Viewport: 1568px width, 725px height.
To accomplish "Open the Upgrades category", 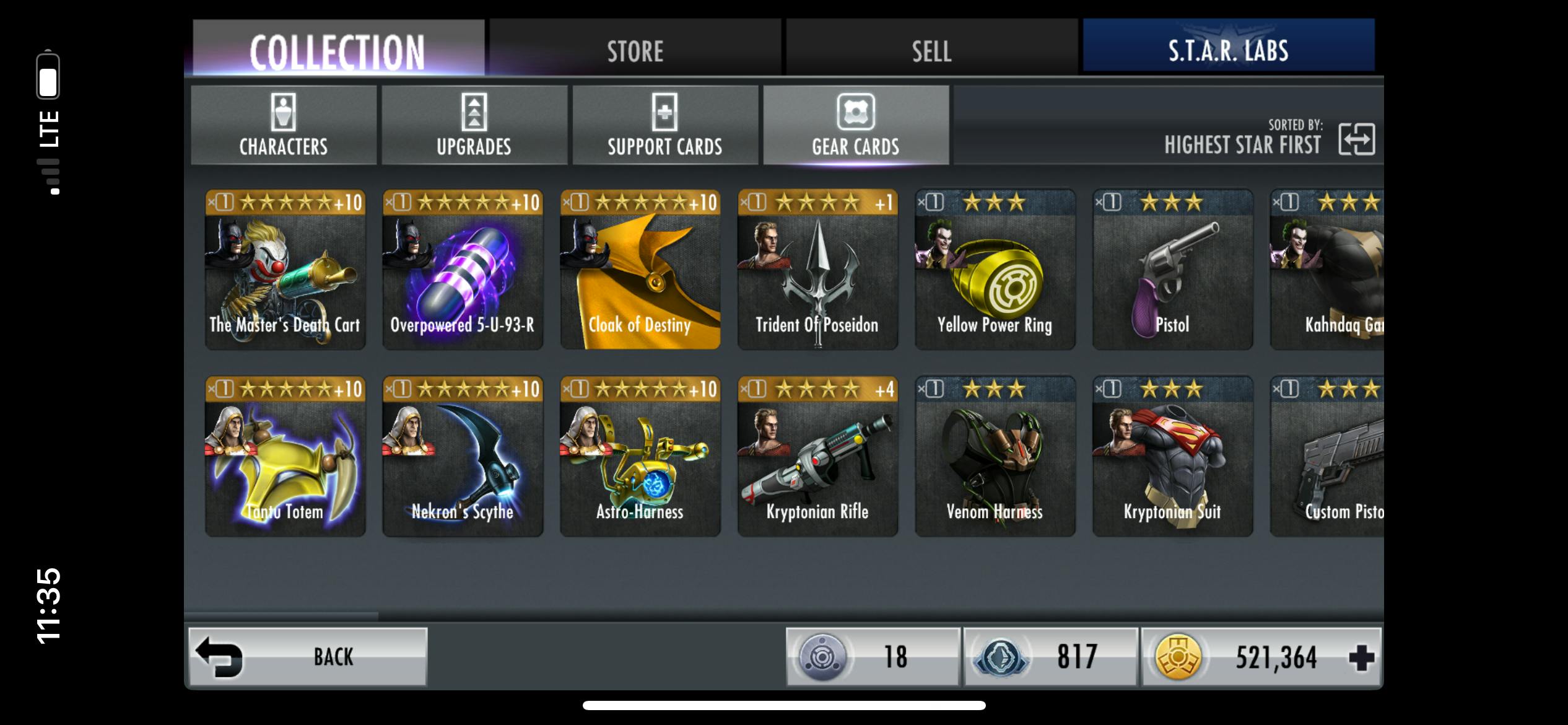I will coord(474,125).
